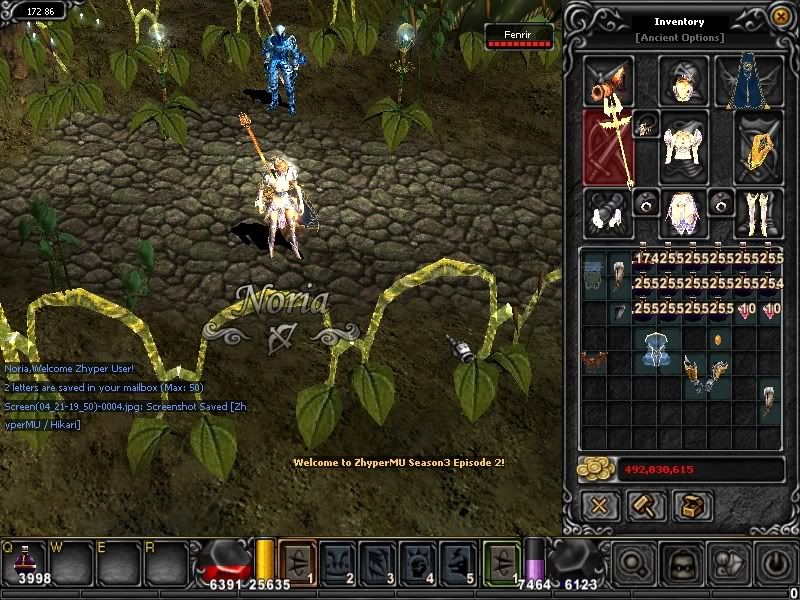800x600 pixels.
Task: Click the X button under the zen amount
Action: coord(598,505)
